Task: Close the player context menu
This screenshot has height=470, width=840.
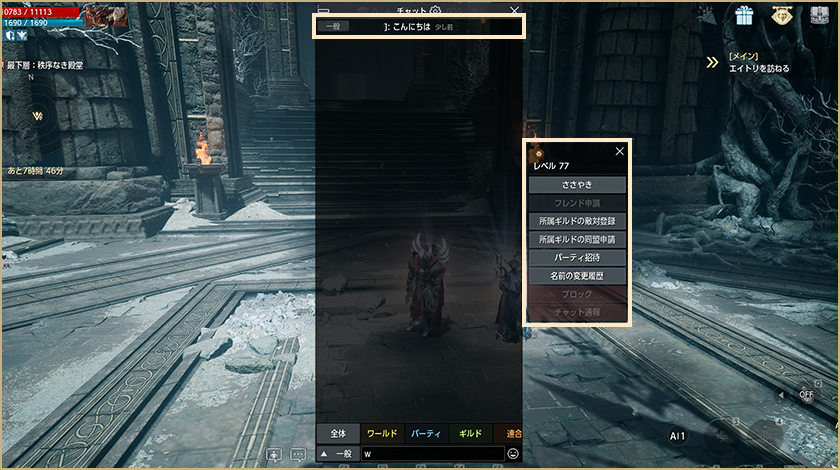Action: coord(620,151)
